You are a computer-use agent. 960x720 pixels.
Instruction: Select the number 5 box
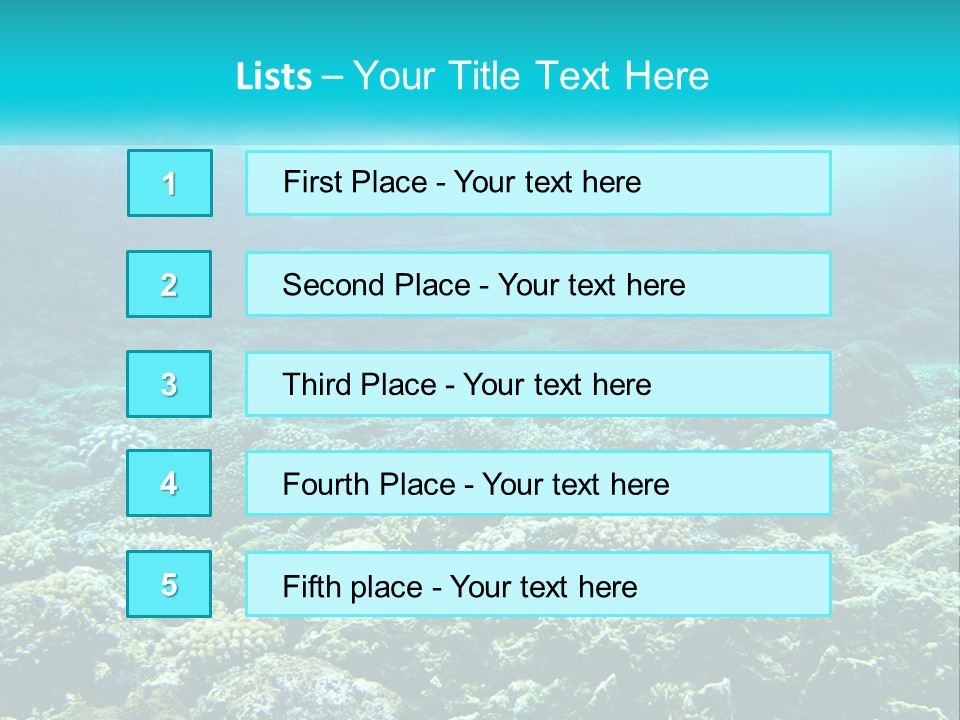click(169, 584)
